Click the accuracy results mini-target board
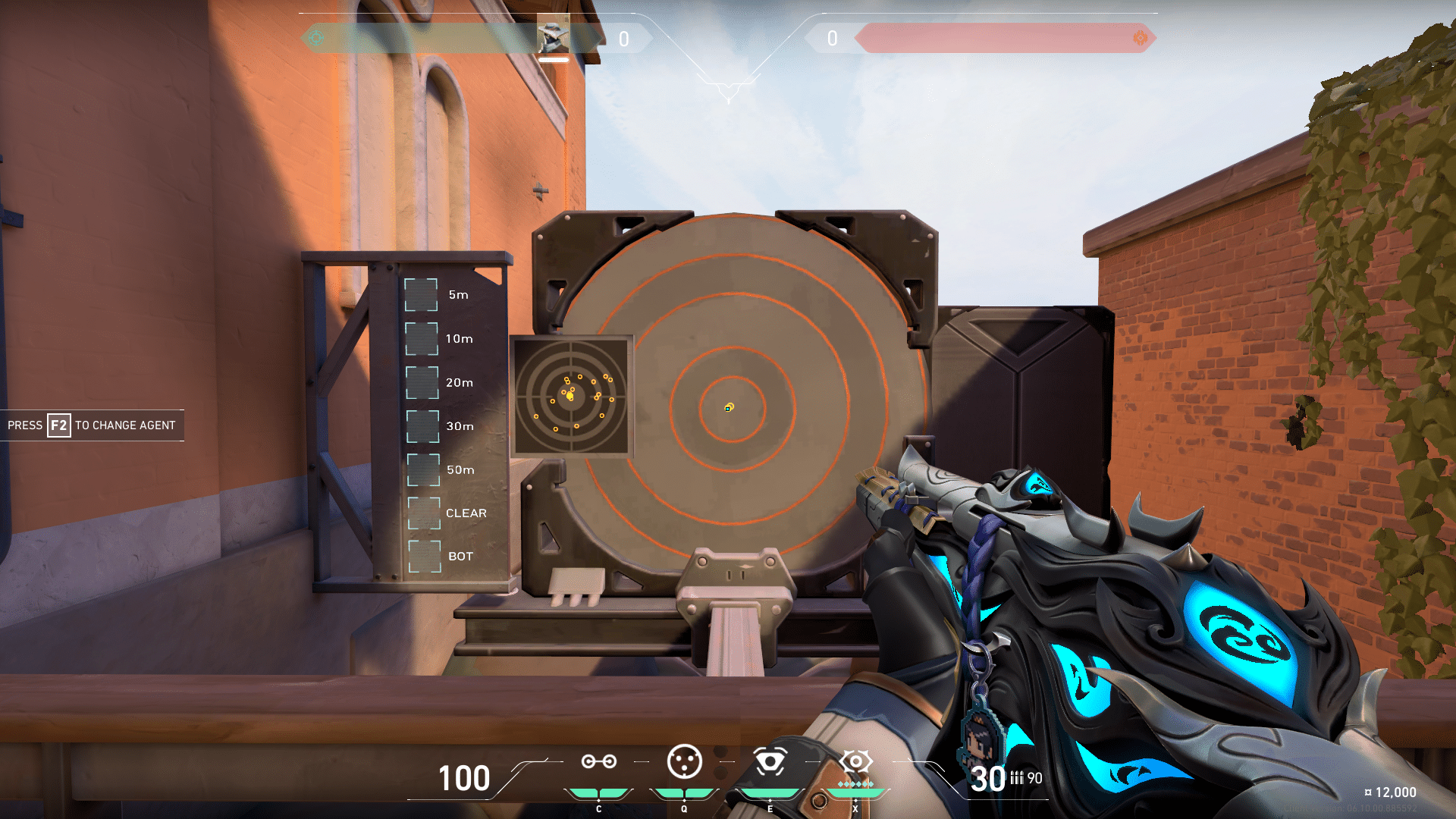 pyautogui.click(x=573, y=395)
